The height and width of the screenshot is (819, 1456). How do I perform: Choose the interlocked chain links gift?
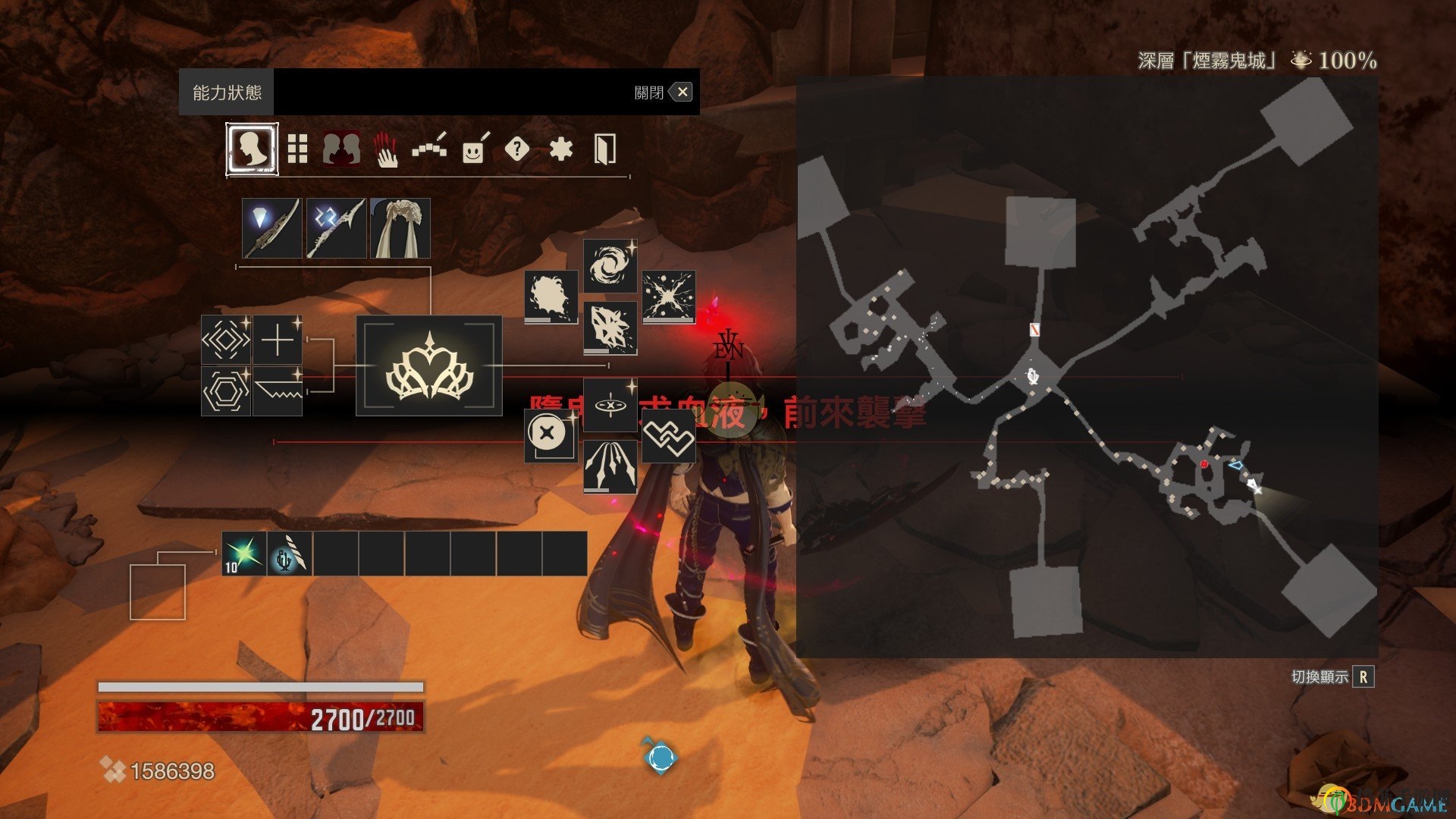pyautogui.click(x=668, y=437)
